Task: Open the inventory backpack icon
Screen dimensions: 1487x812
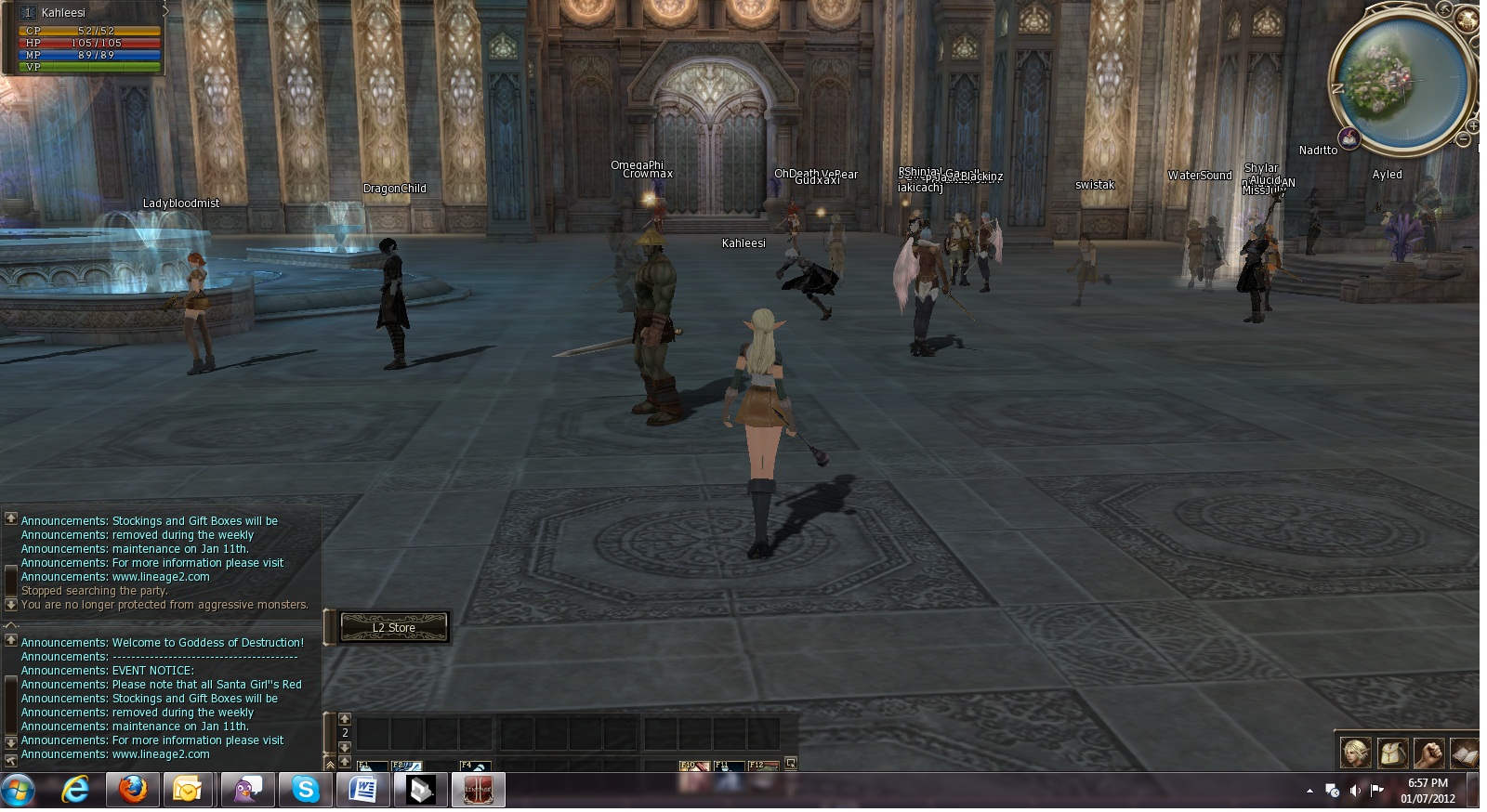Action: click(1391, 752)
